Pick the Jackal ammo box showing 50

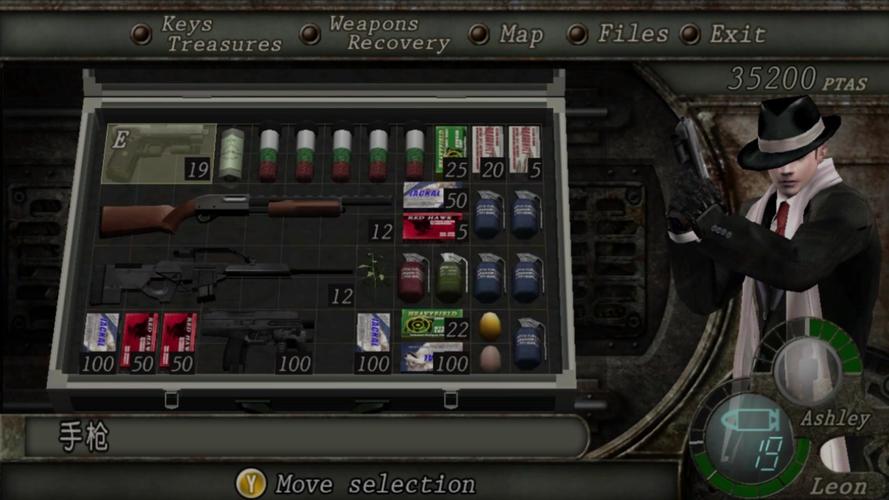point(430,195)
